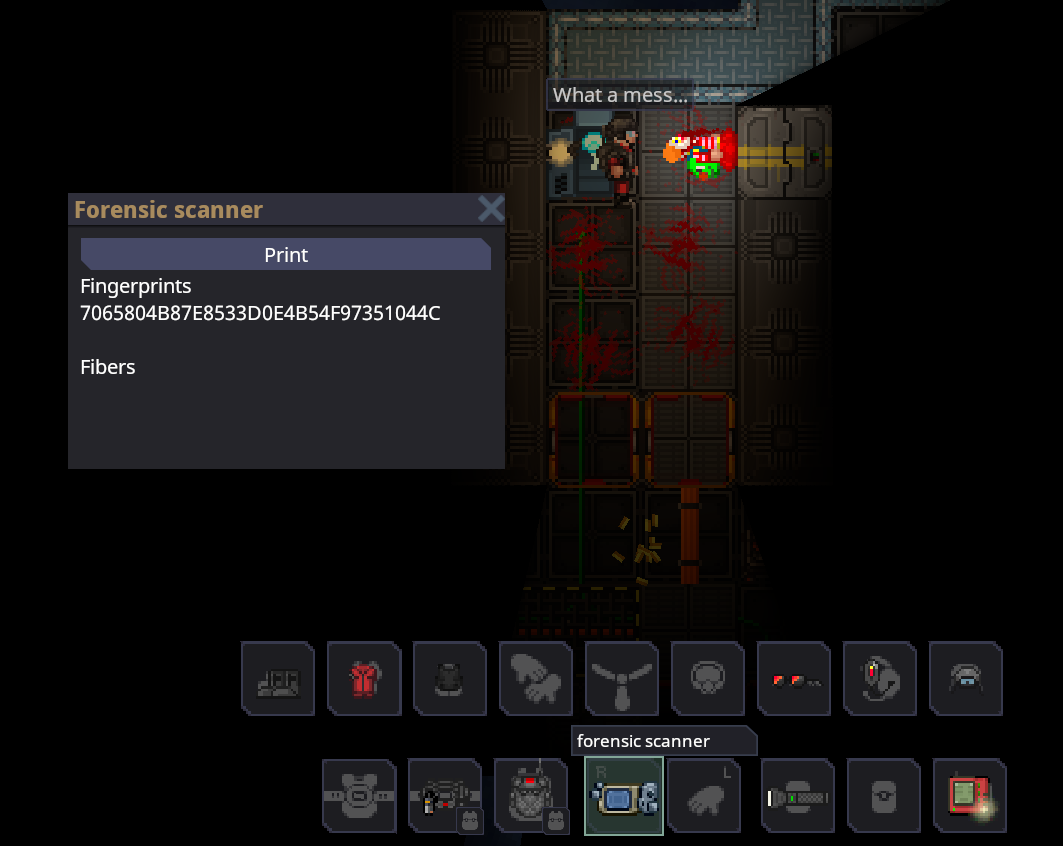1063x846 pixels.
Task: Select the flashlight pocket slot
Action: (798, 796)
